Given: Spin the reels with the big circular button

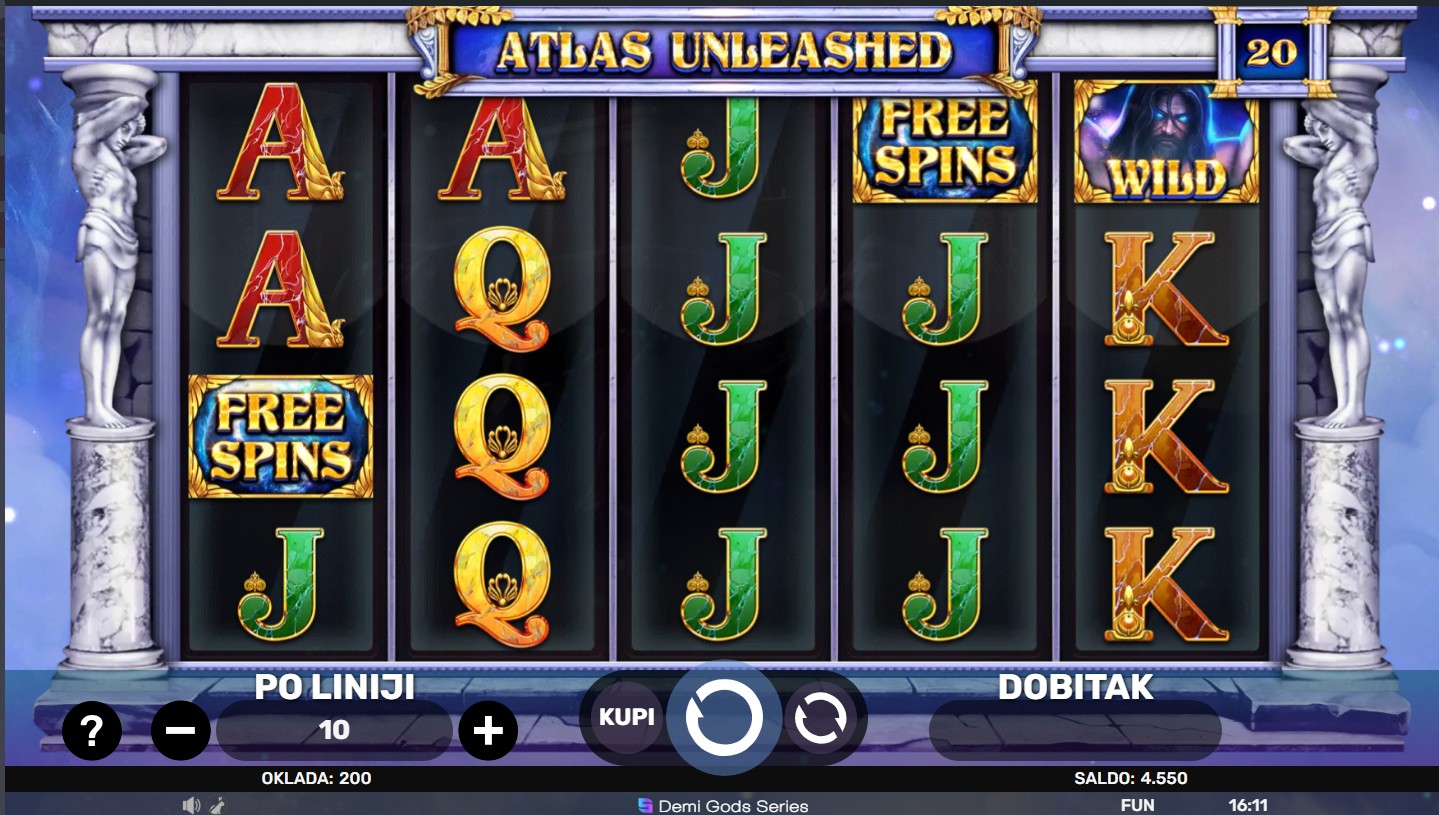Looking at the screenshot, I should point(724,717).
